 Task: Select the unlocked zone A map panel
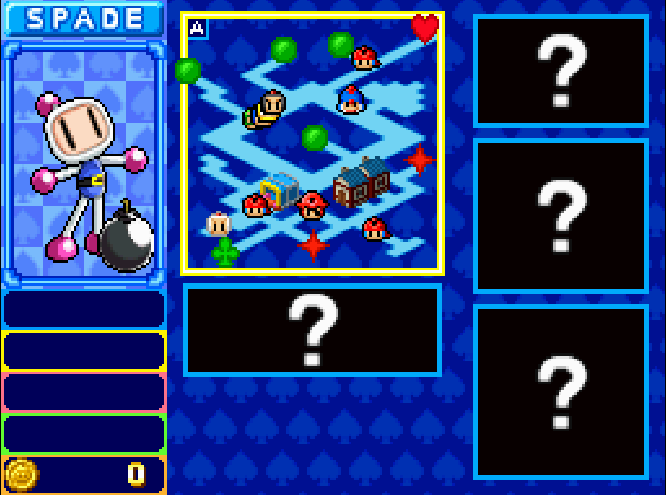click(312, 143)
